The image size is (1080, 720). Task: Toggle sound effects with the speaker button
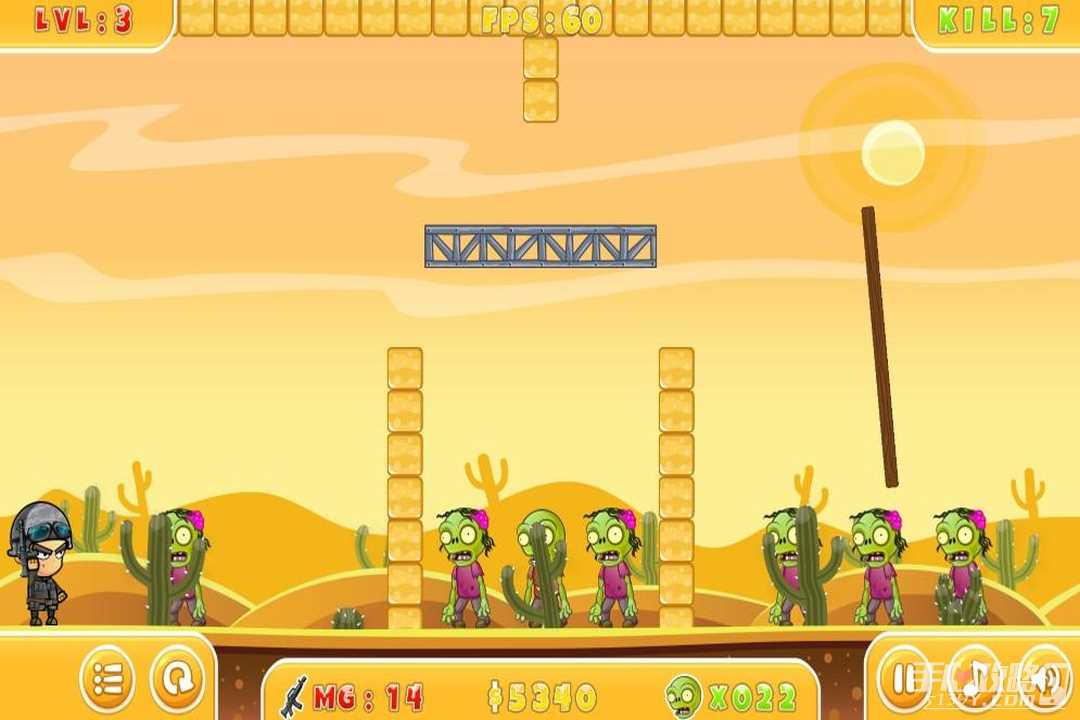tap(1043, 680)
